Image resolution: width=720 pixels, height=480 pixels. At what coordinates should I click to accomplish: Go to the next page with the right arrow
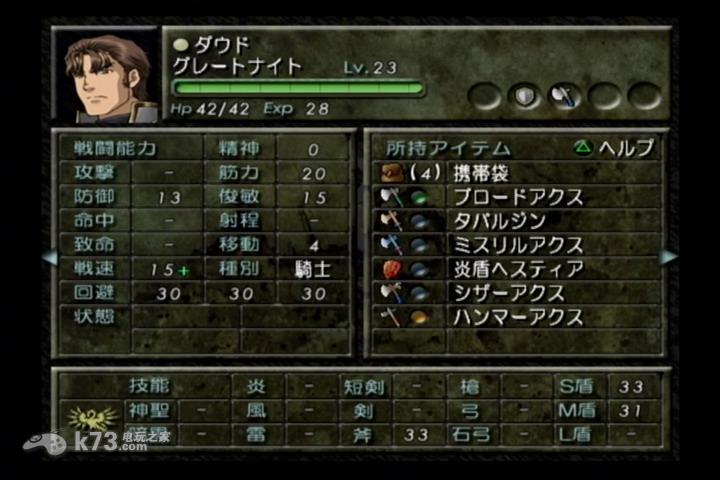pyautogui.click(x=668, y=257)
